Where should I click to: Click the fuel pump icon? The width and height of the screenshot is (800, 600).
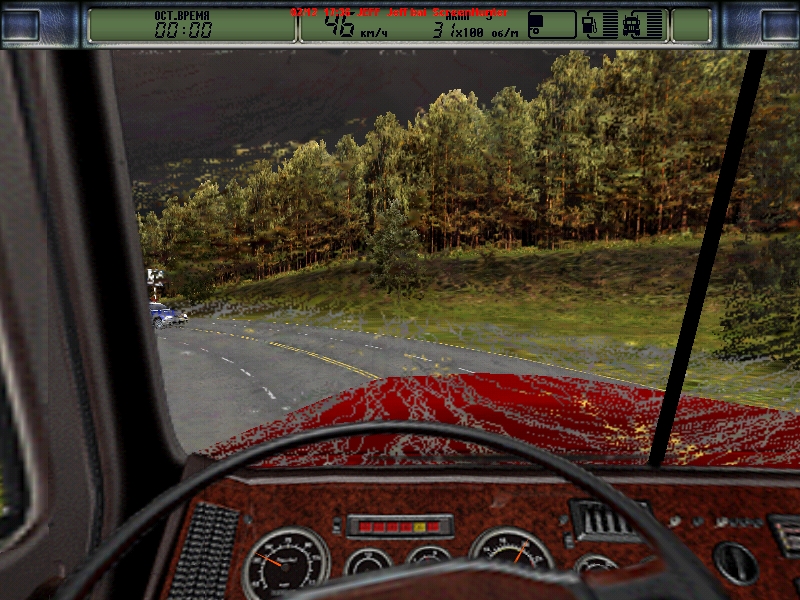(591, 25)
